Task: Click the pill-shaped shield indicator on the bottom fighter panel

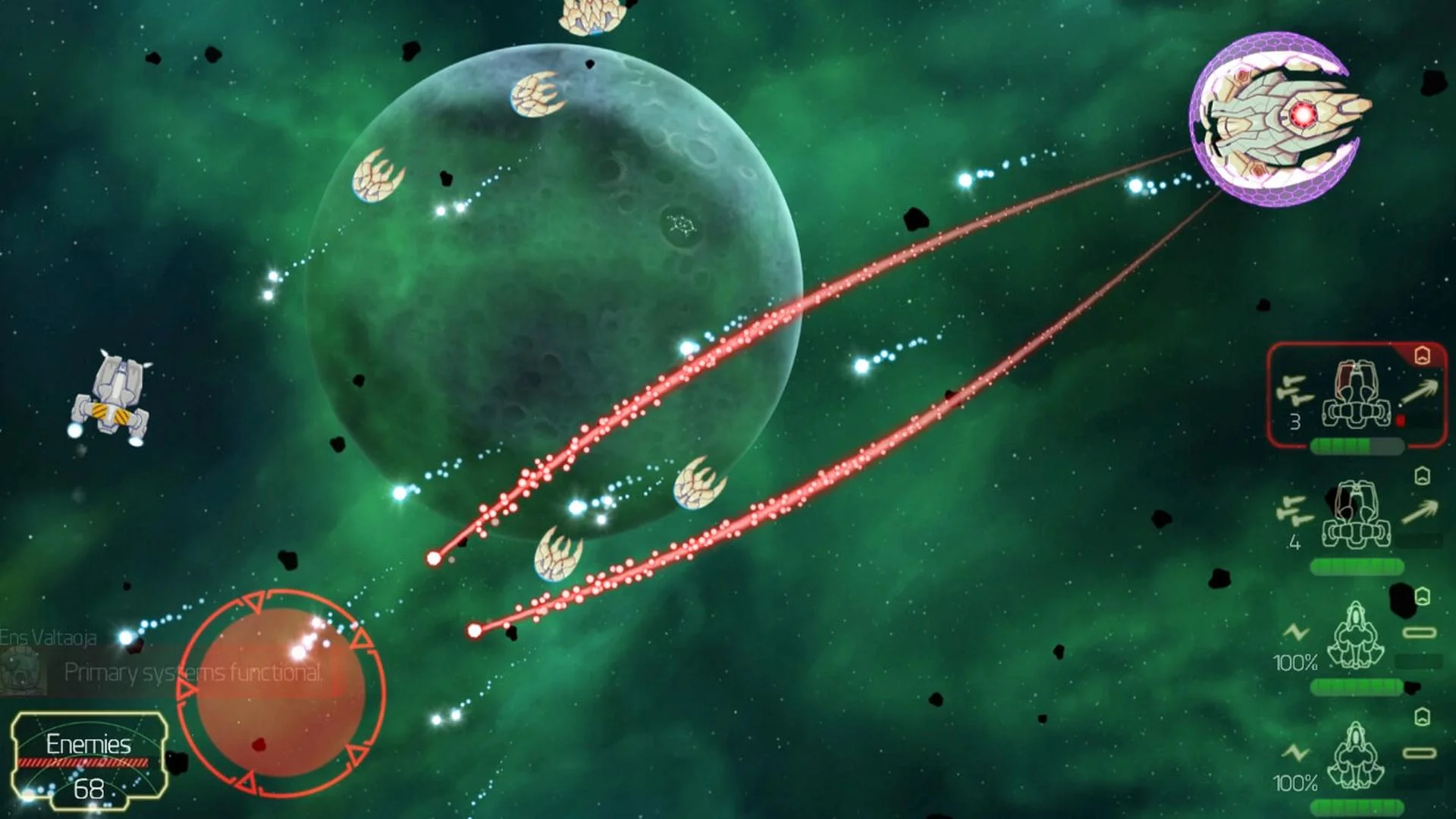Action: click(x=1418, y=752)
